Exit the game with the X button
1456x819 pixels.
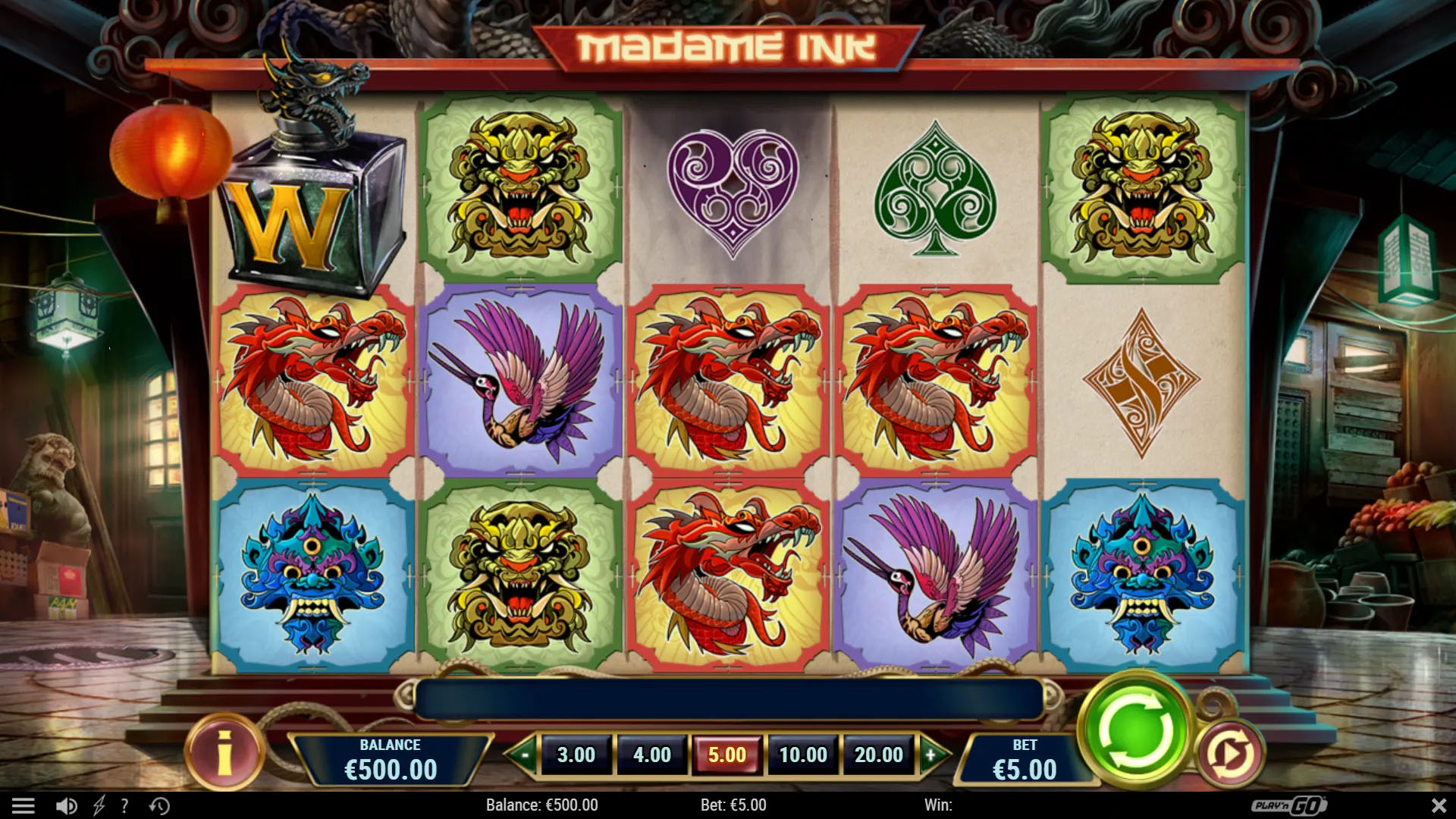pyautogui.click(x=1436, y=805)
